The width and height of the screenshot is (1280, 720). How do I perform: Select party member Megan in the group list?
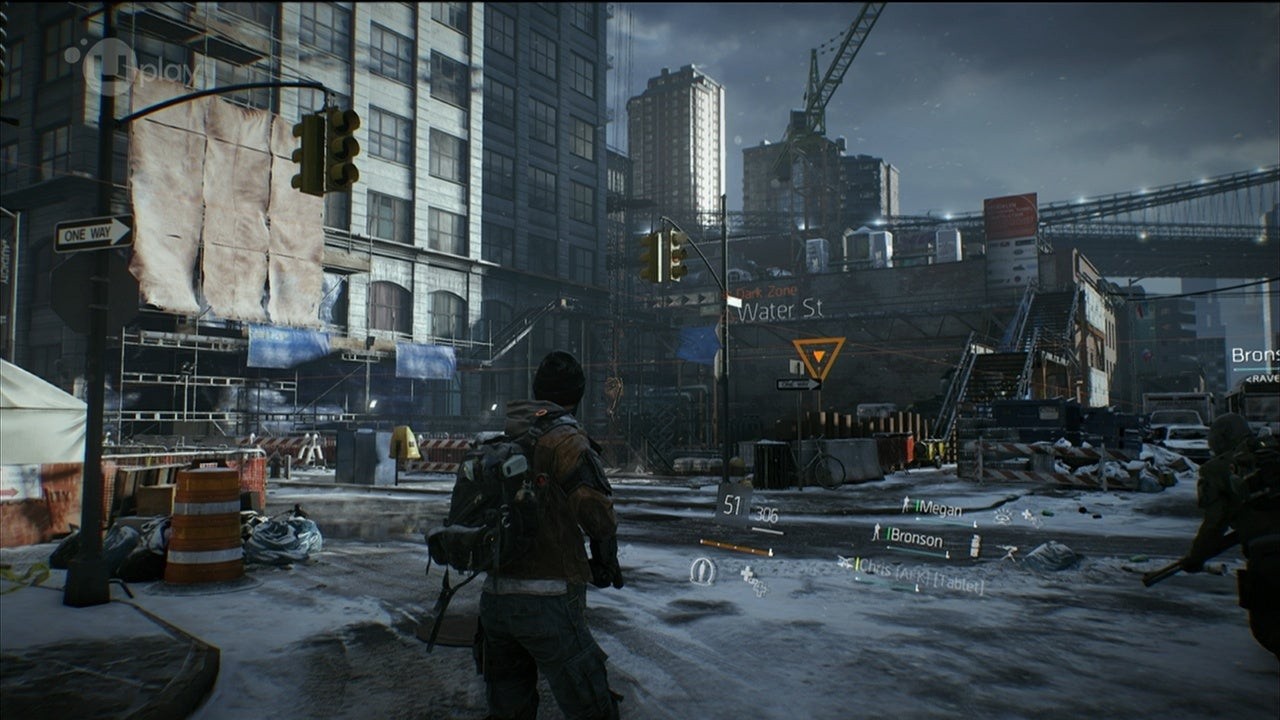[937, 509]
